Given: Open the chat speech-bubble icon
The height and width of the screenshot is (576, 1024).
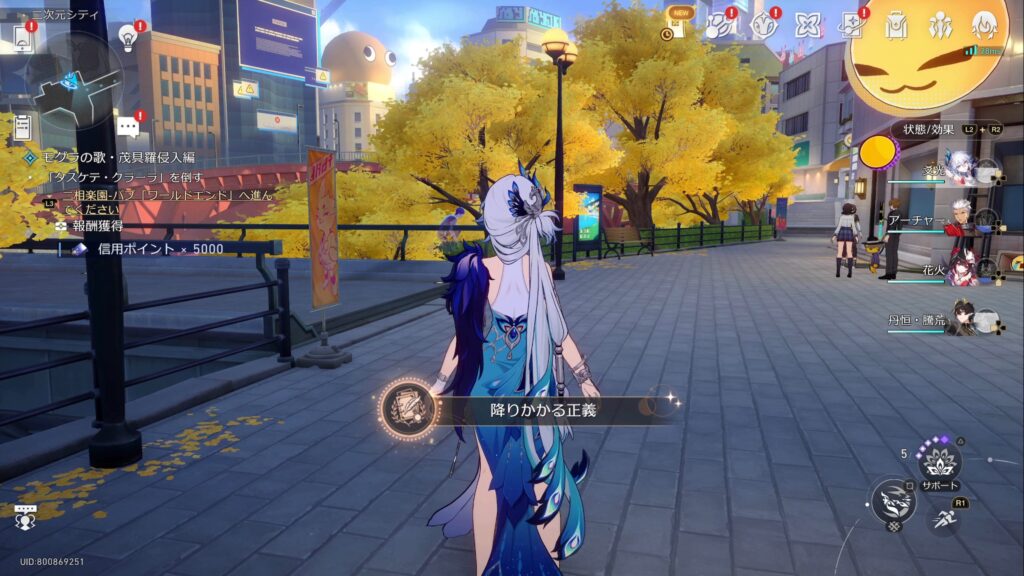Looking at the screenshot, I should pos(127,127).
